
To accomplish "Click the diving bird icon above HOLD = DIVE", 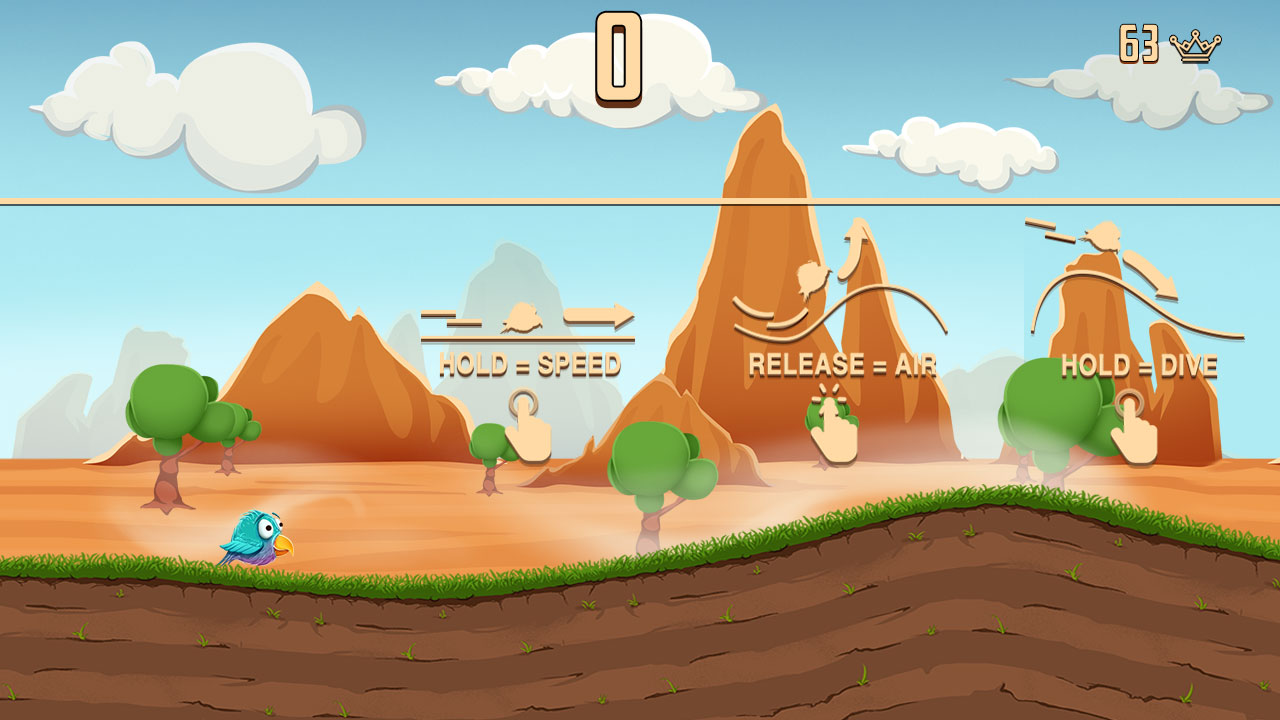I will 1105,237.
